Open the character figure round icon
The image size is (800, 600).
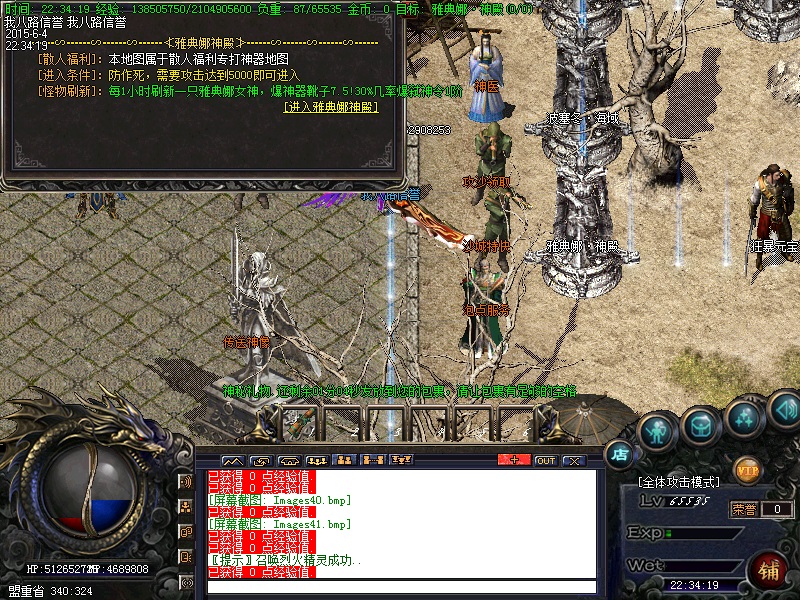pyautogui.click(x=657, y=431)
